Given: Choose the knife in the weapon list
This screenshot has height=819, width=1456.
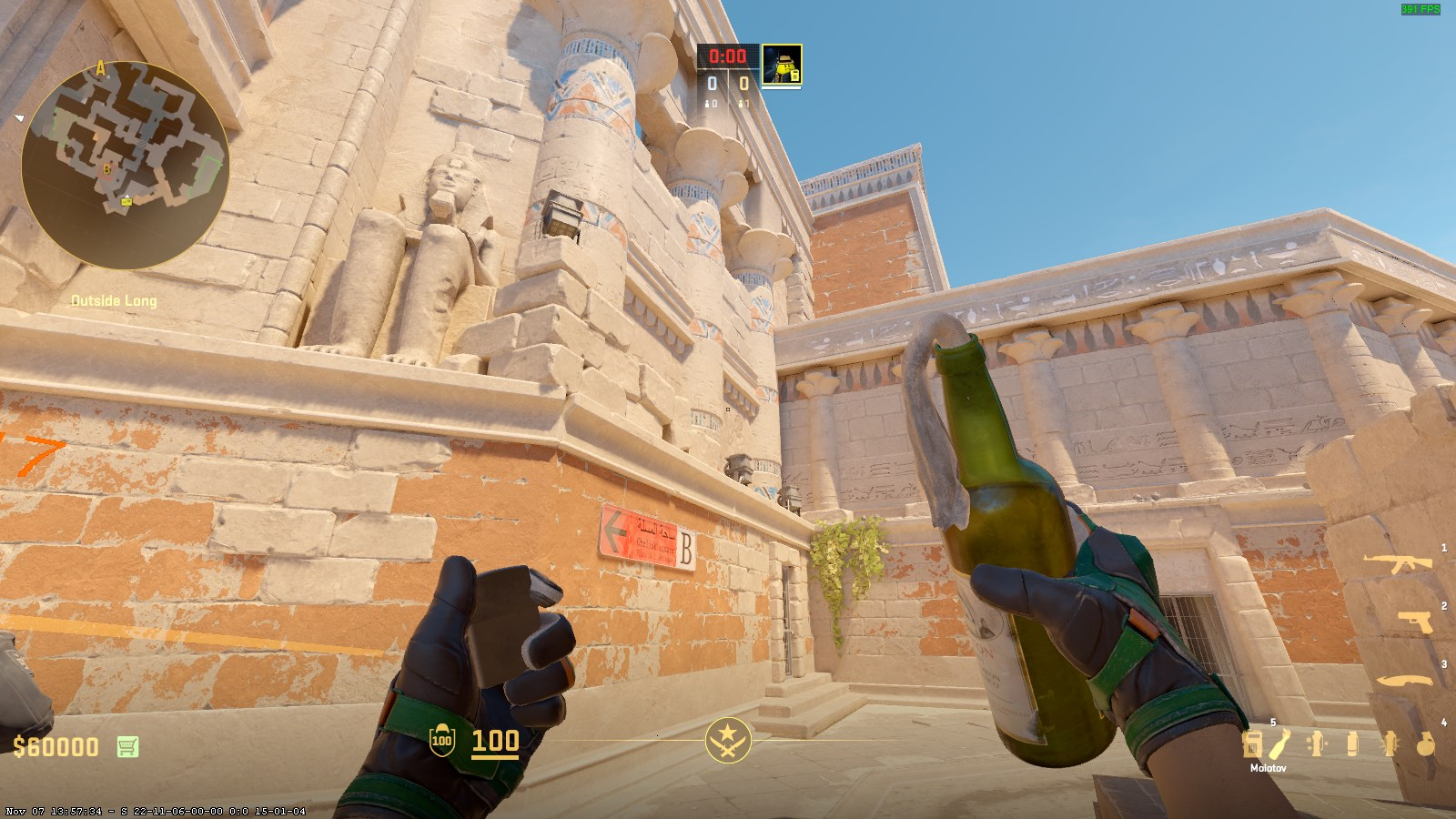Looking at the screenshot, I should pyautogui.click(x=1405, y=680).
